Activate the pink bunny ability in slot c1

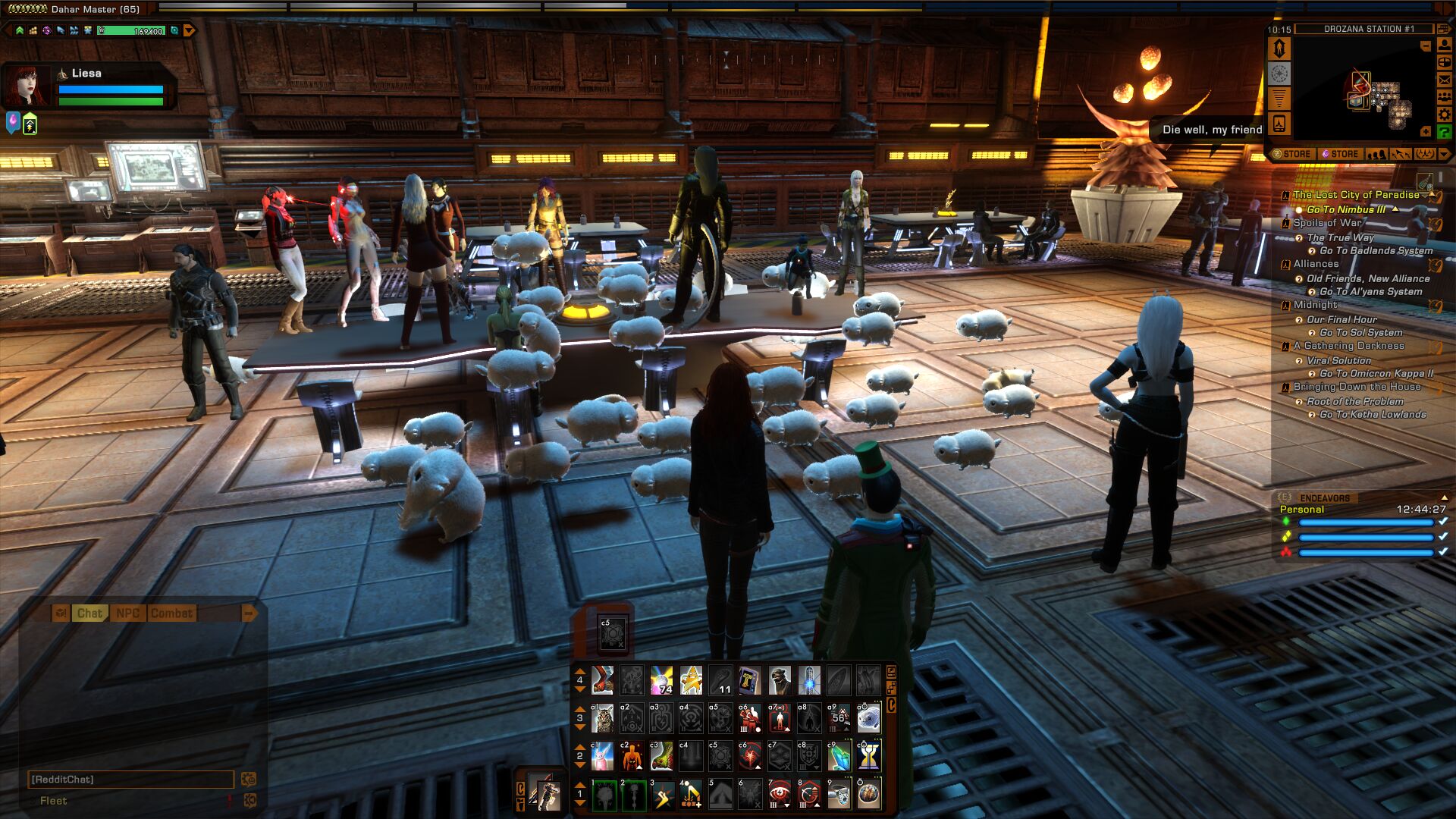[602, 756]
